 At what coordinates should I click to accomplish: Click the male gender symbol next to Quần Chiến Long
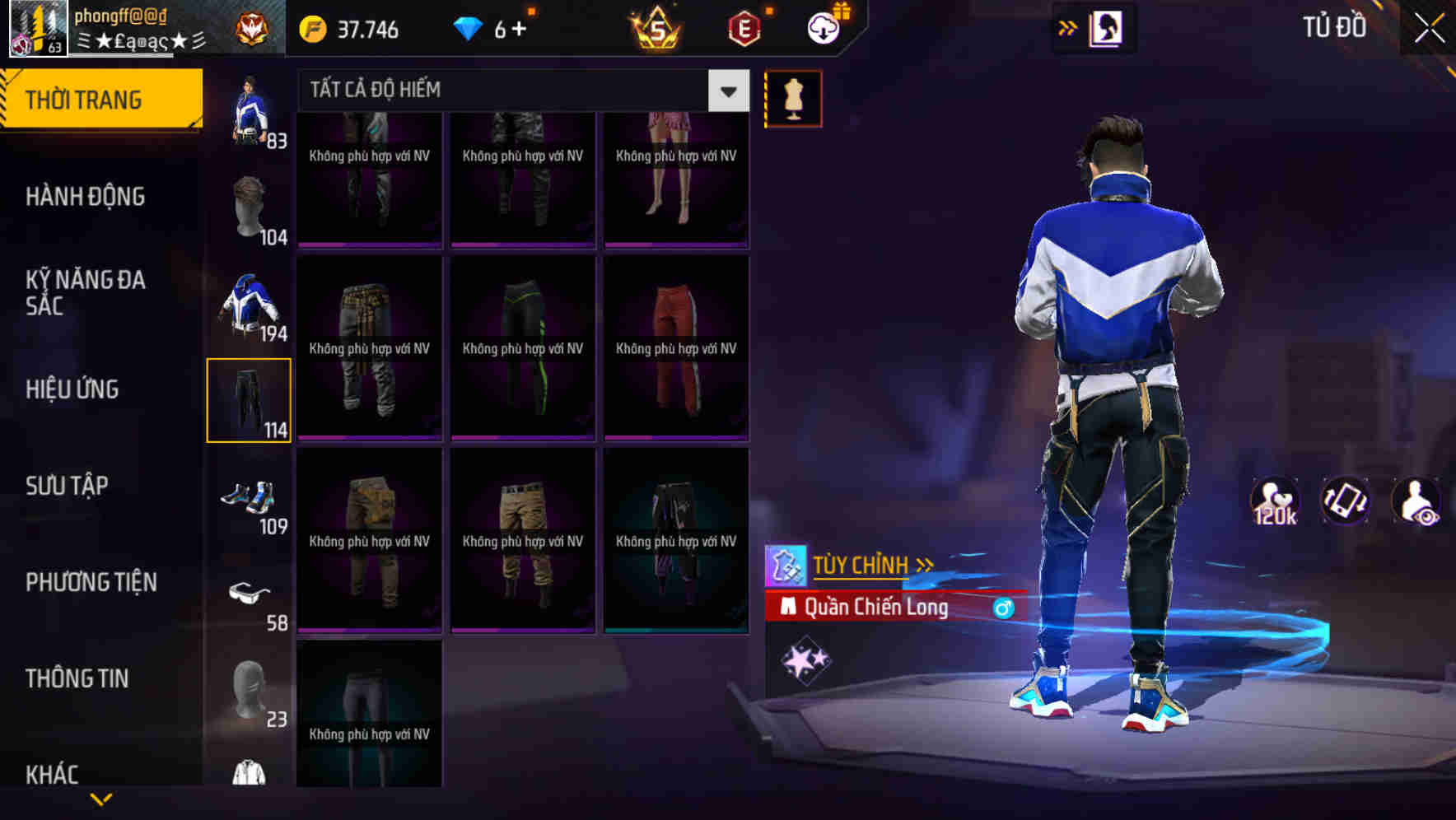click(1003, 608)
